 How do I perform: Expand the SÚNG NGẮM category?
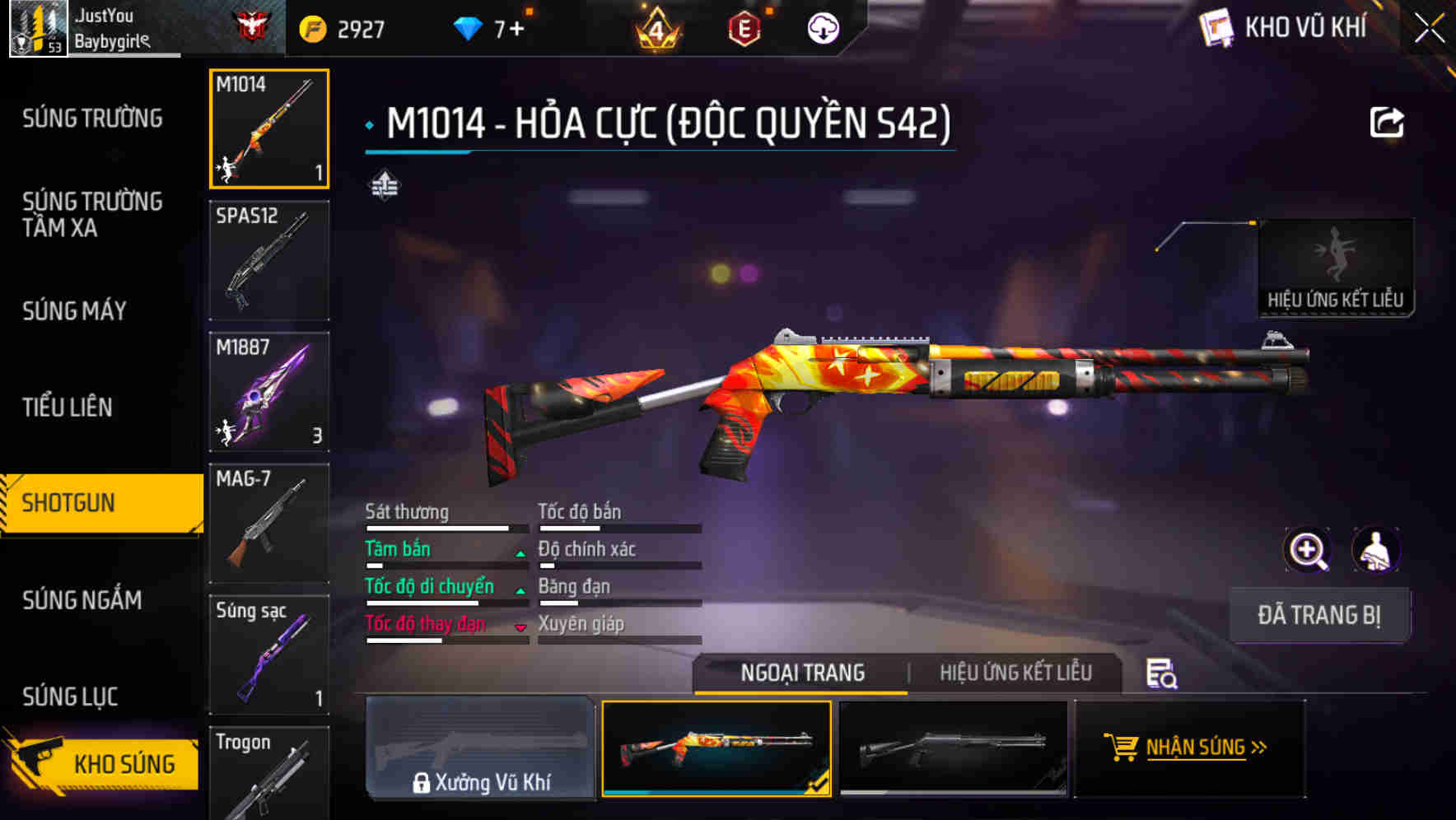coord(82,601)
